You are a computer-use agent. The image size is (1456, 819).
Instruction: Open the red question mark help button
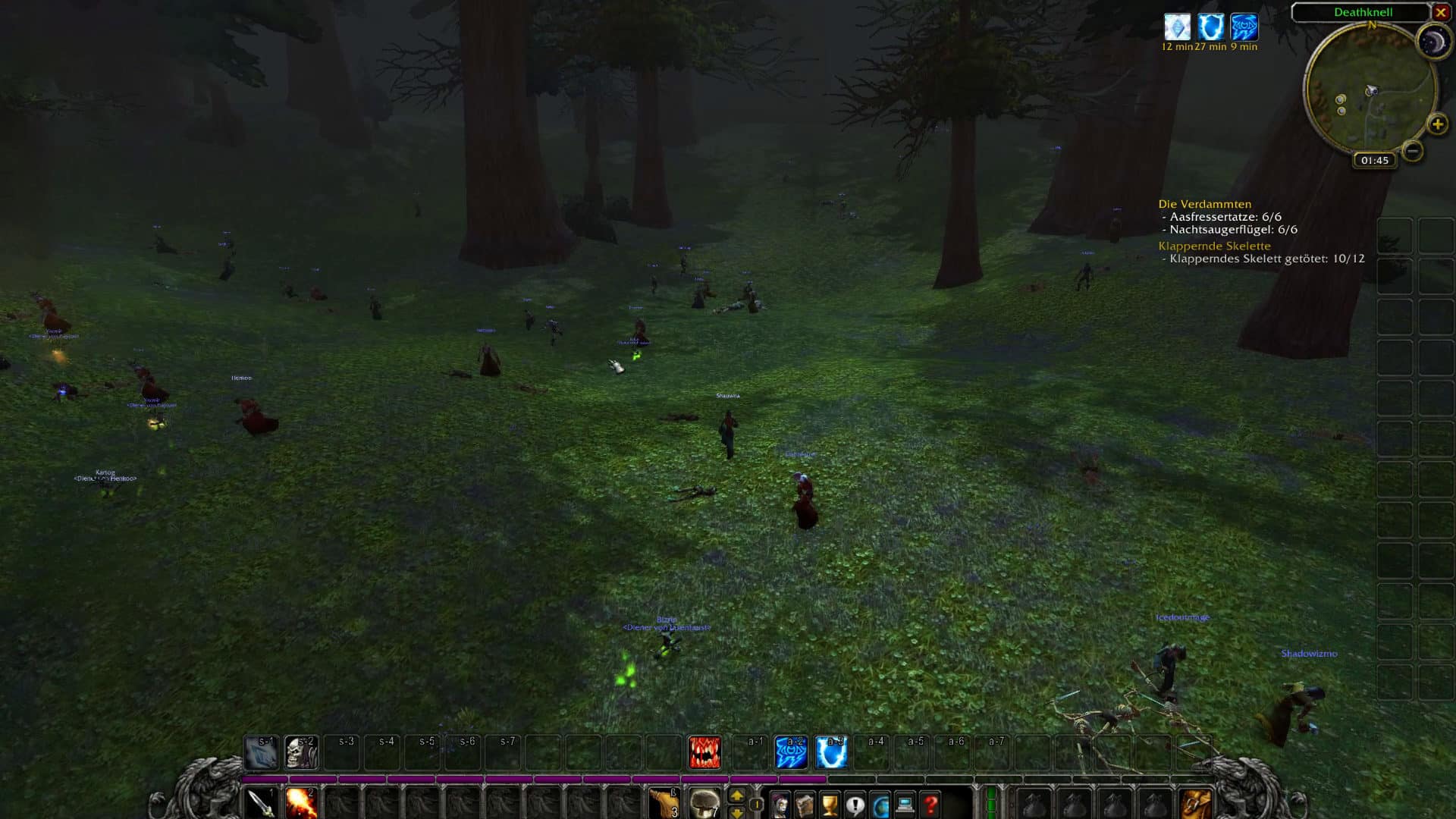pos(930,805)
